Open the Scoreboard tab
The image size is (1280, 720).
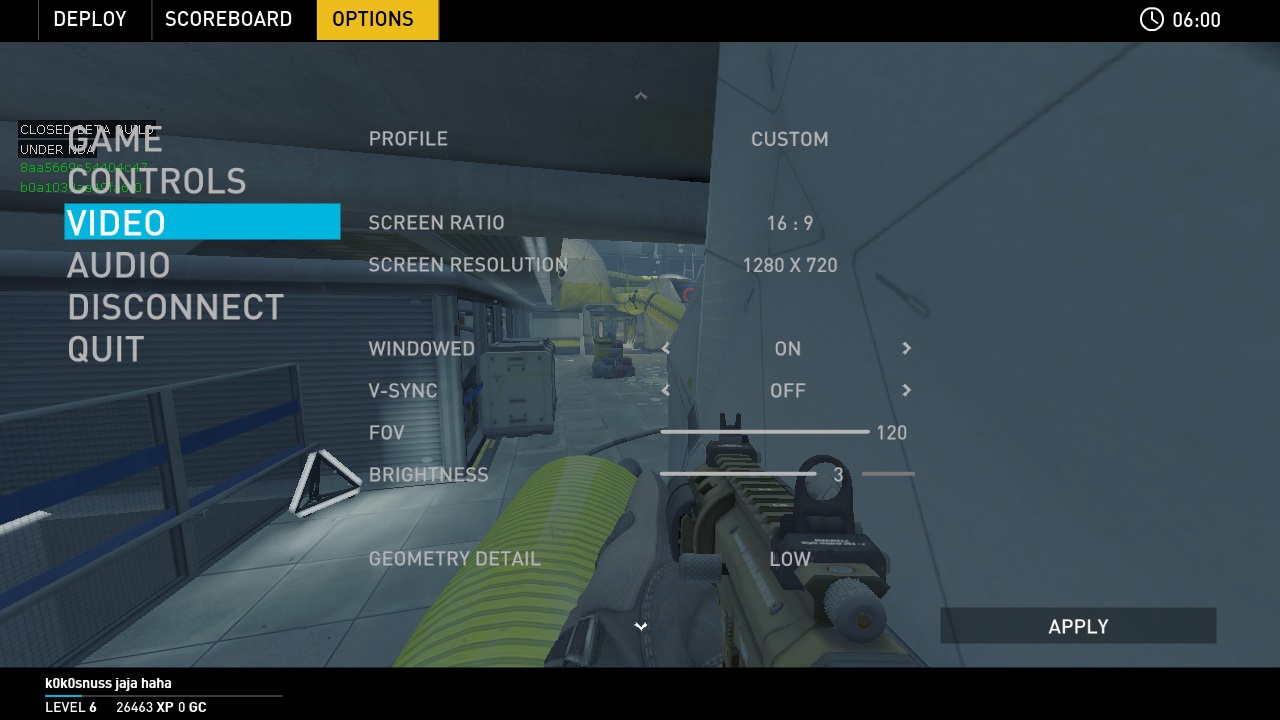pos(228,19)
